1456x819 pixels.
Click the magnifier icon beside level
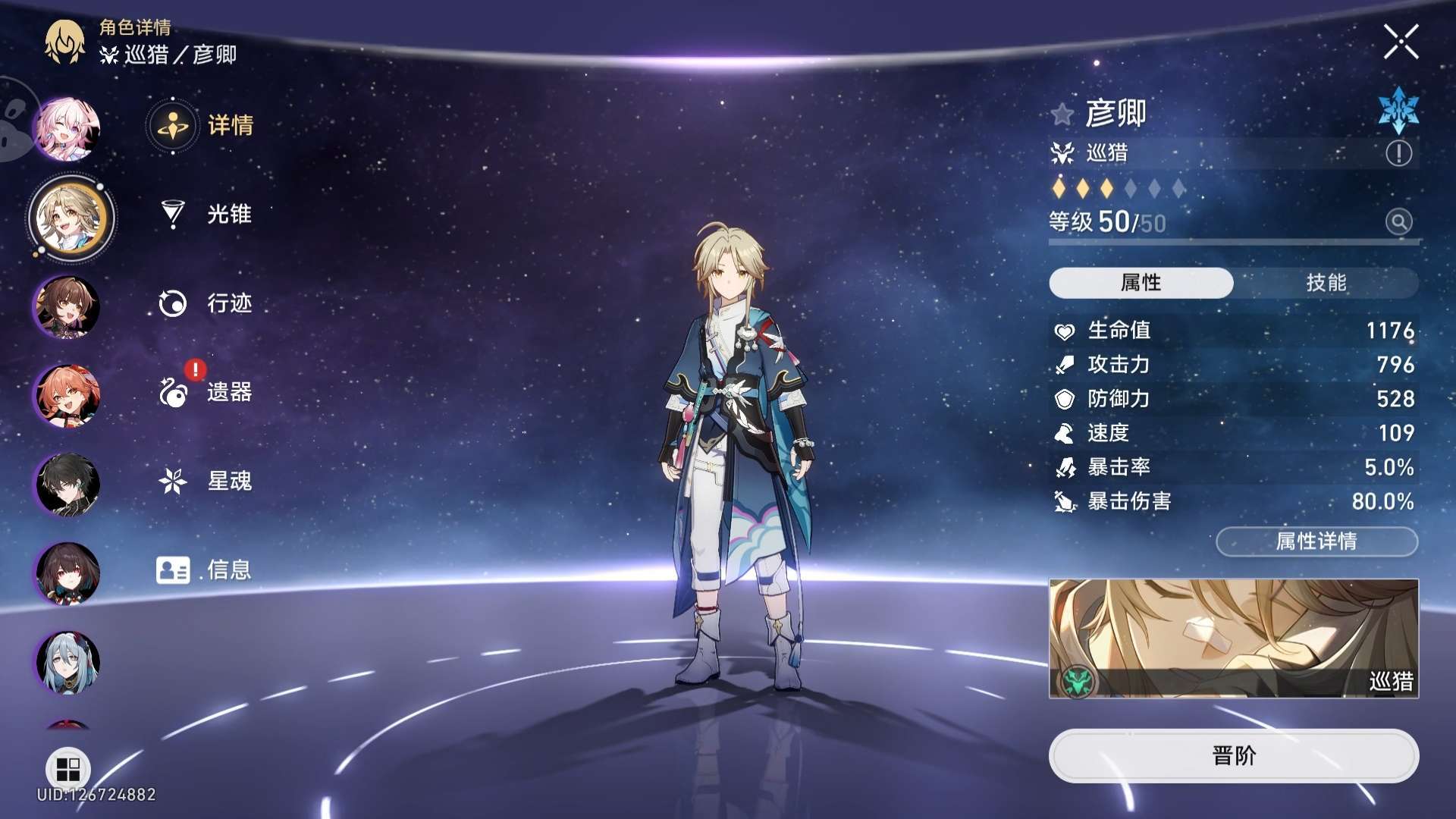pos(1398,221)
